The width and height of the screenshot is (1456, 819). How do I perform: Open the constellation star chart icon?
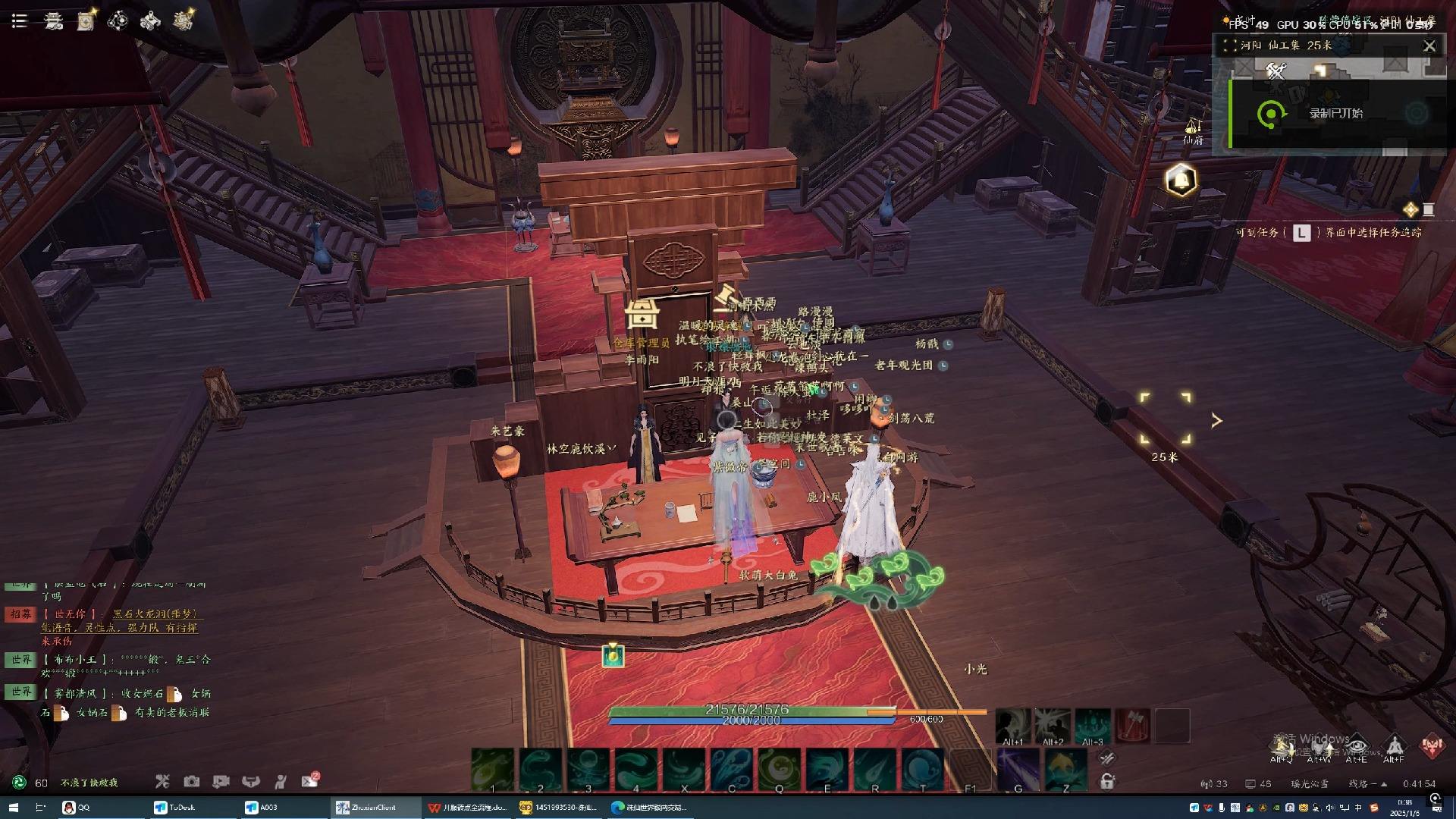[x=118, y=21]
